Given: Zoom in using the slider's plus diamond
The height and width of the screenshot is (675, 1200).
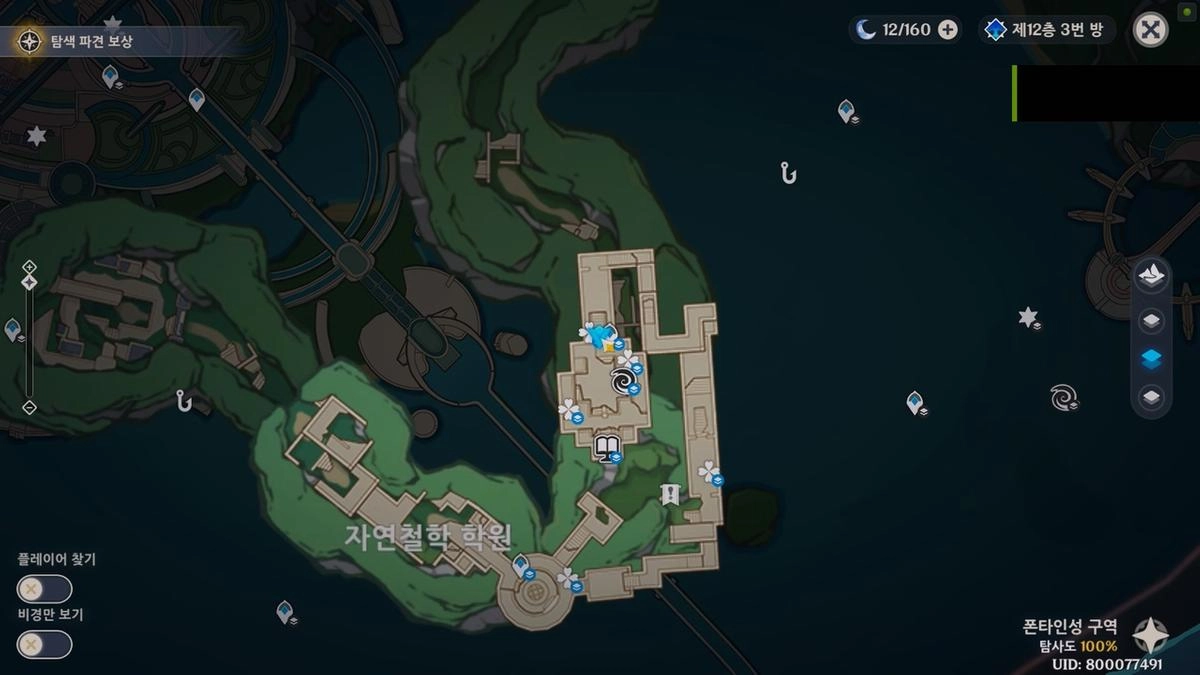Looking at the screenshot, I should tap(29, 266).
